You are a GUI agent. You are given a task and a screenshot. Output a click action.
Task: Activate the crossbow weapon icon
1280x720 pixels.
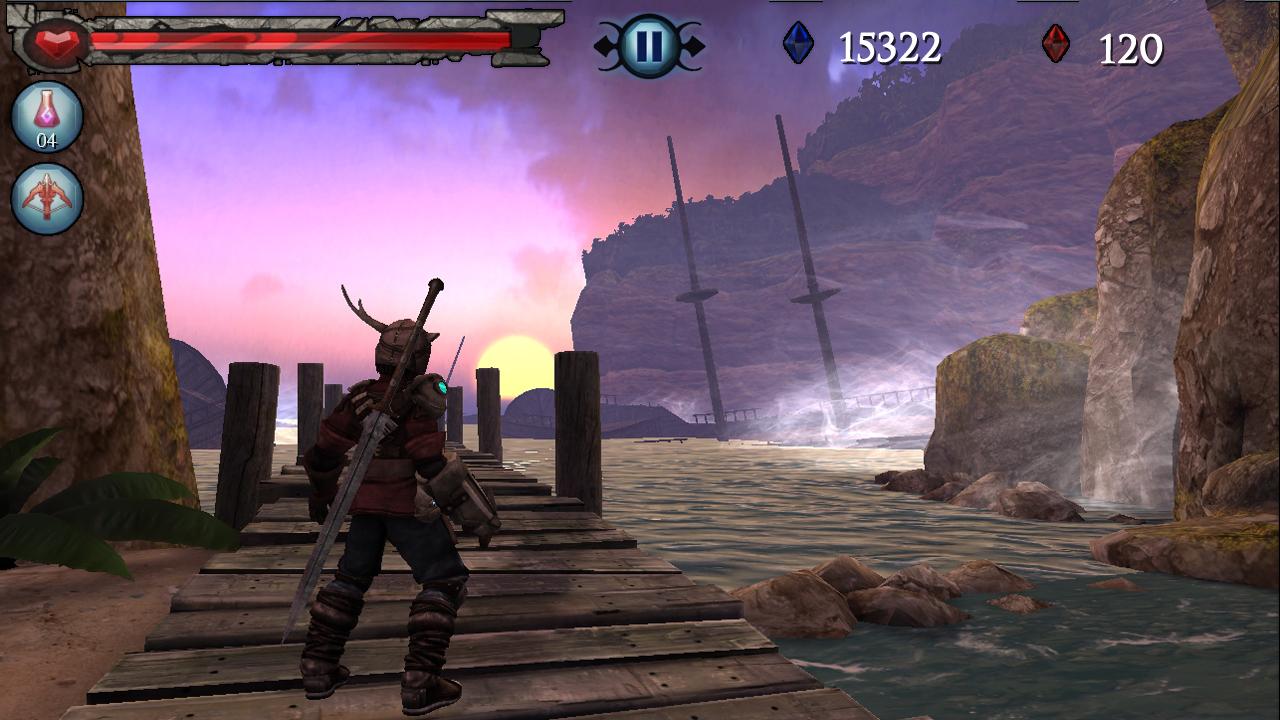[47, 198]
